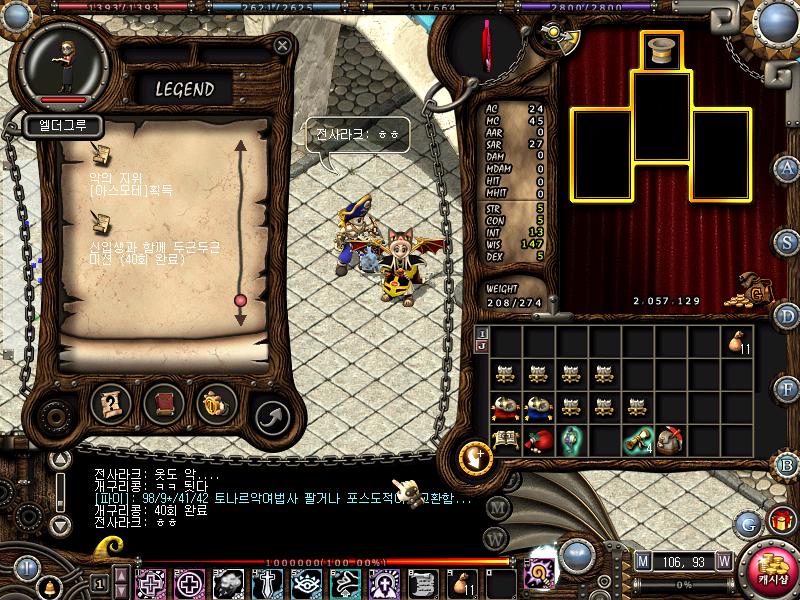Open the question-mark scroll in Legend panel
The image size is (800, 600).
coord(111,404)
